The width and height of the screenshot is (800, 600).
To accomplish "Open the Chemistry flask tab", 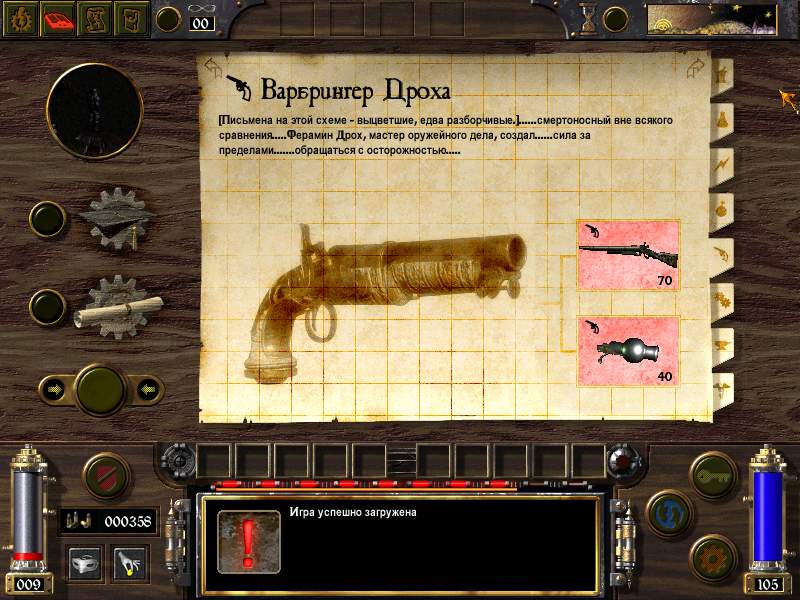I will [x=720, y=118].
